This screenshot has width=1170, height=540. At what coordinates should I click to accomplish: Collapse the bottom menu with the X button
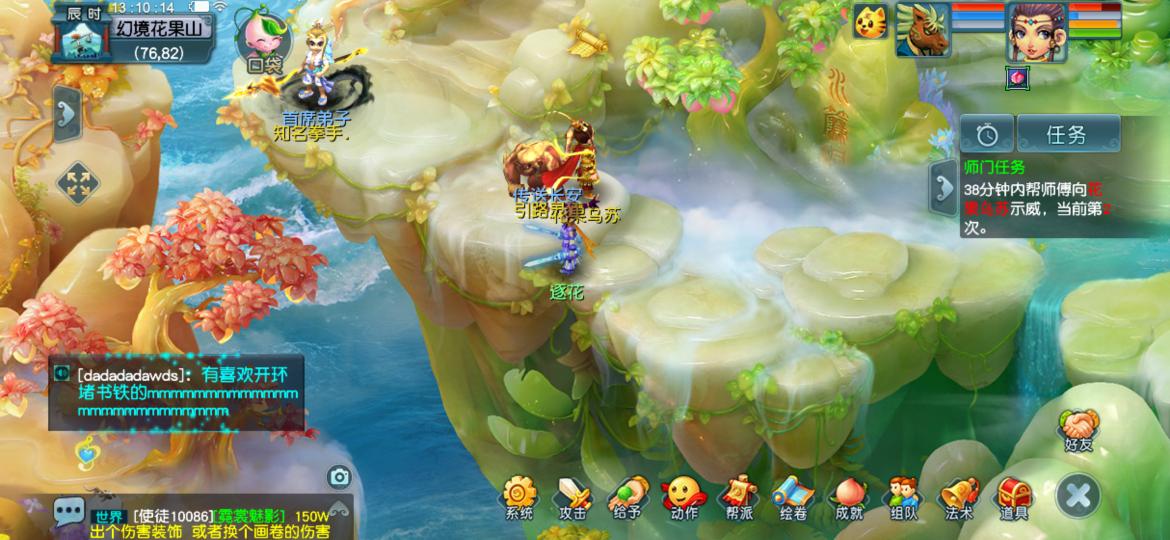(1078, 494)
